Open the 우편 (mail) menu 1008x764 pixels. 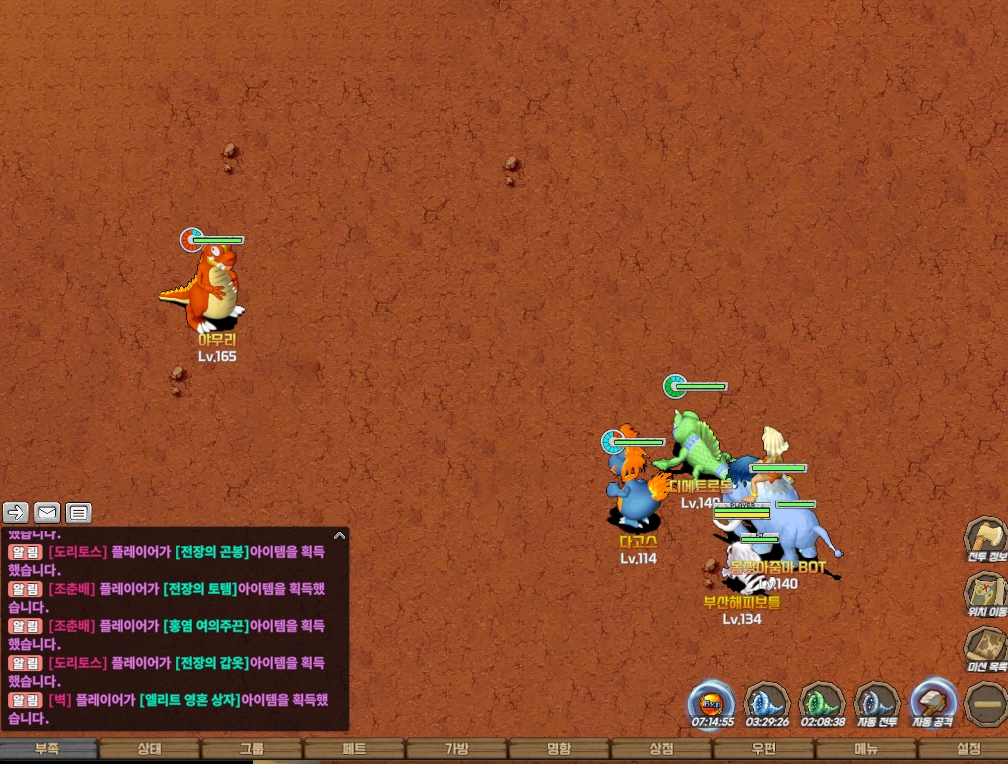764,749
